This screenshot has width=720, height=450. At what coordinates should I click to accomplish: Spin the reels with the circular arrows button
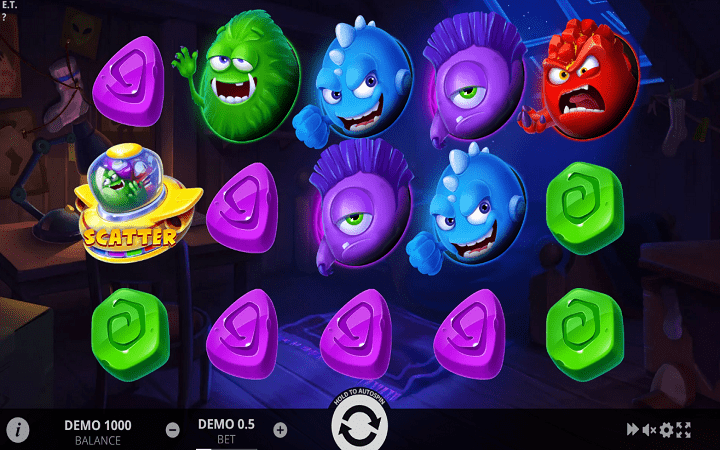pos(360,429)
